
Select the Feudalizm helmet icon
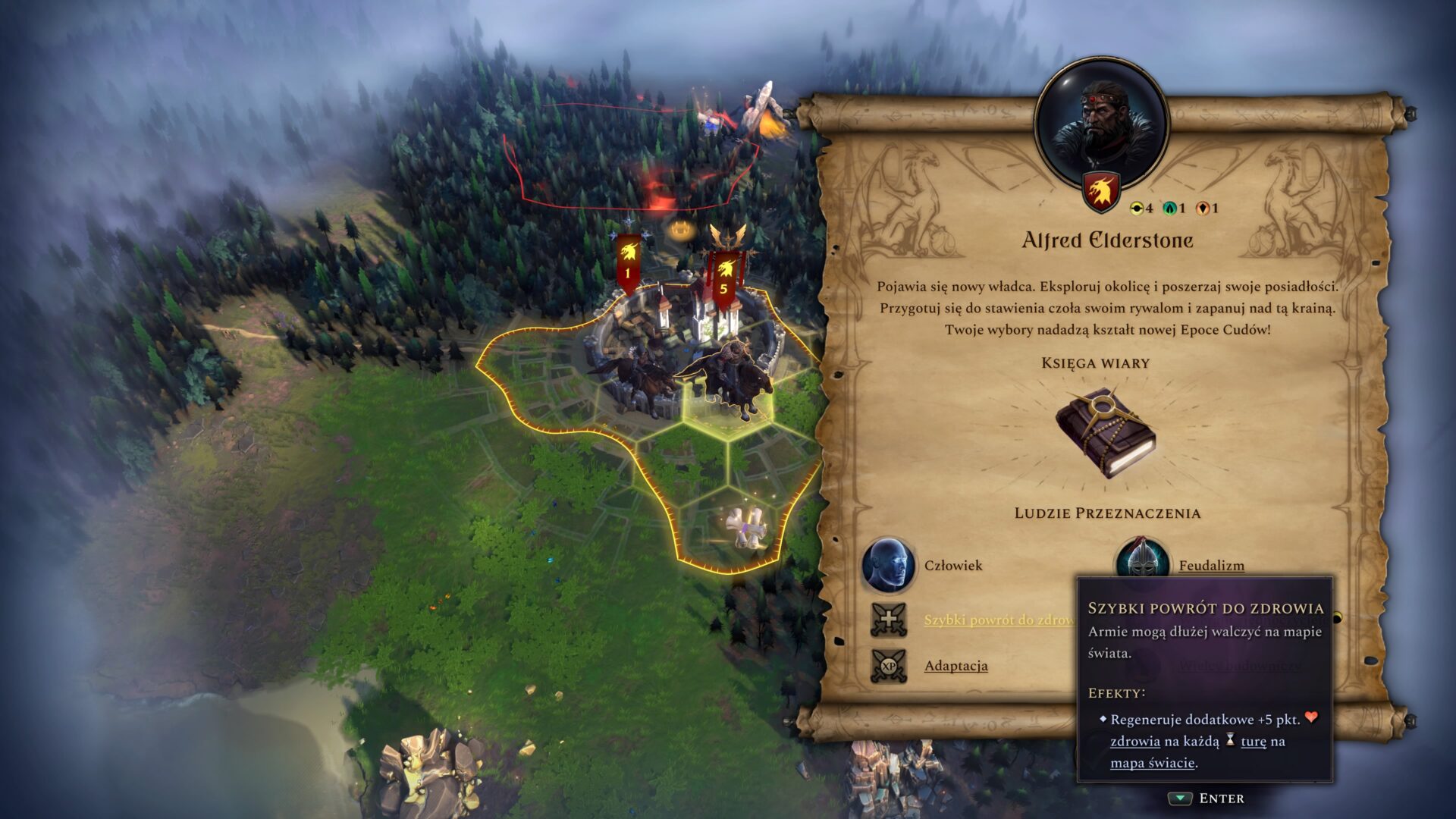coord(1143,559)
